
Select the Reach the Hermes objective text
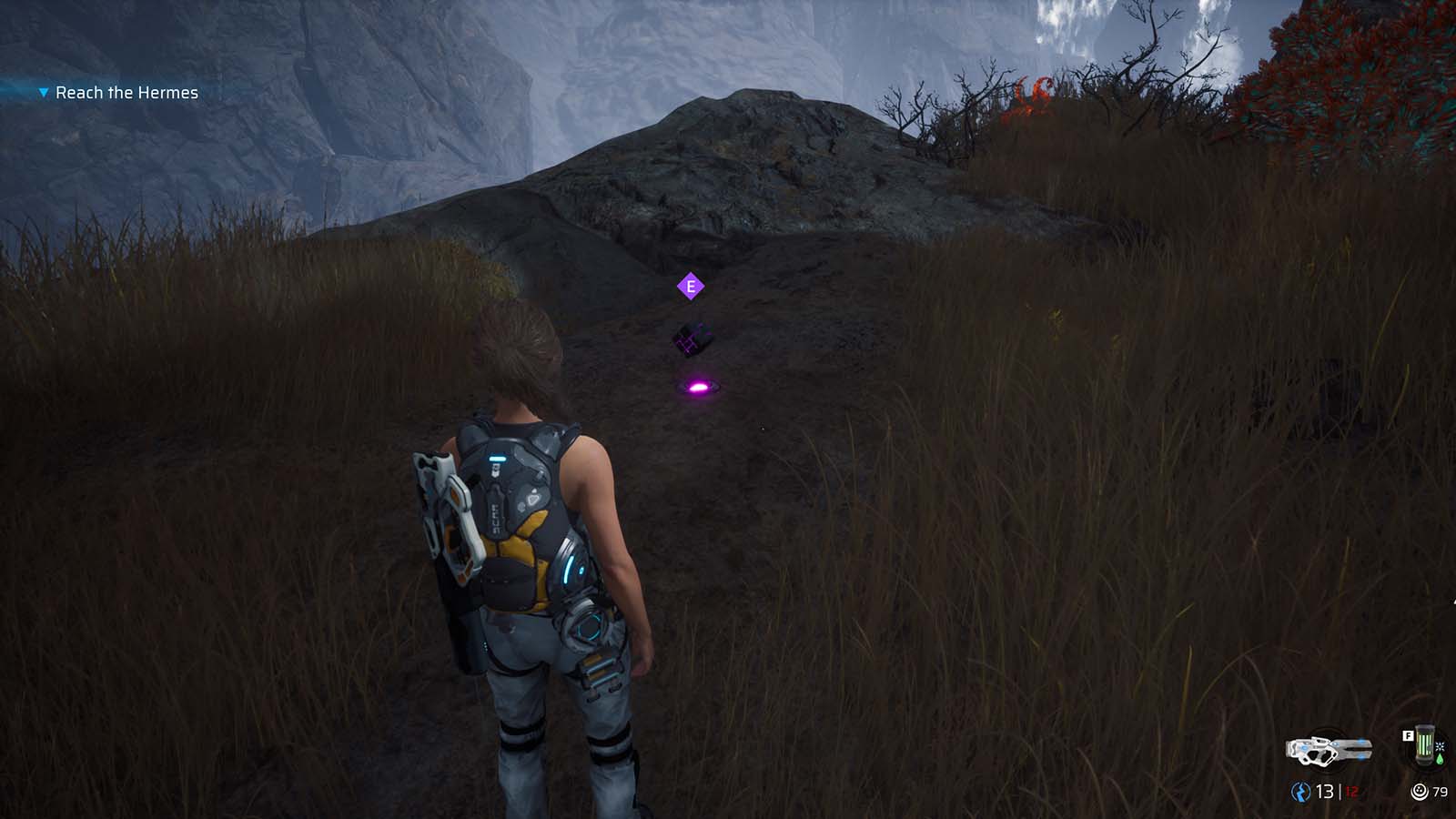coord(127,92)
